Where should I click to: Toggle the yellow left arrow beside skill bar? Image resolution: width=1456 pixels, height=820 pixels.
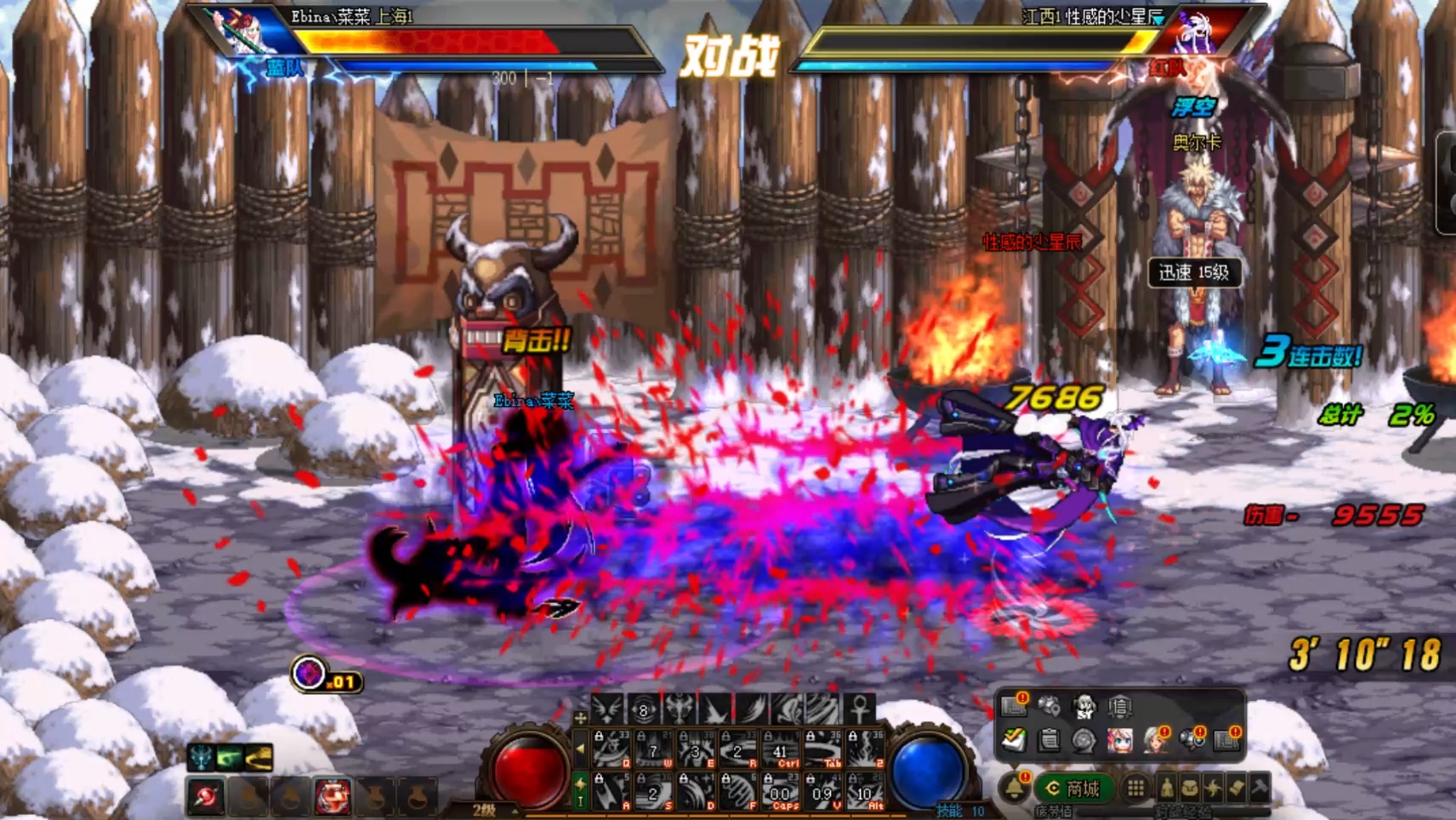(x=581, y=749)
